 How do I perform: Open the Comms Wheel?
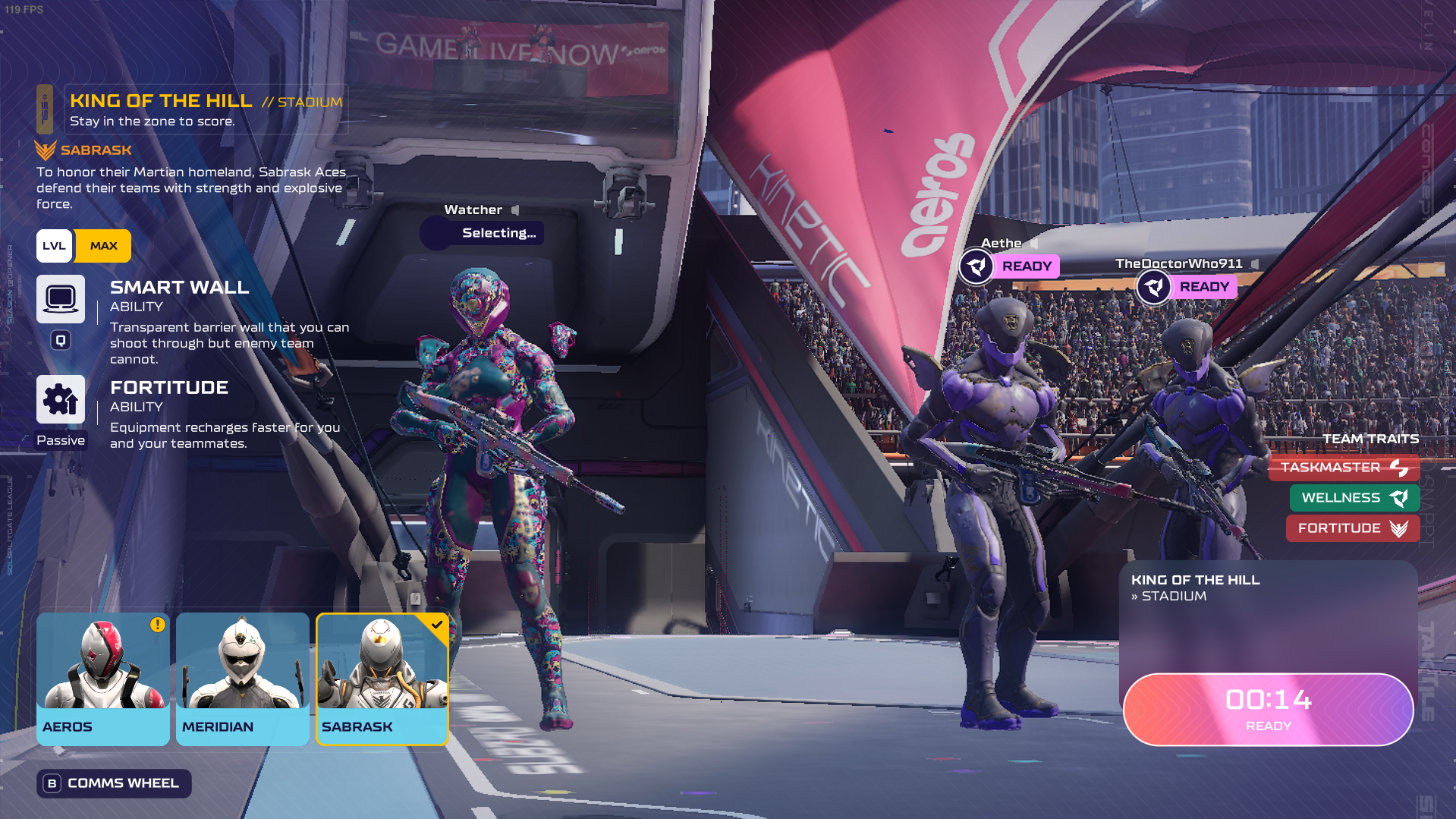click(114, 783)
